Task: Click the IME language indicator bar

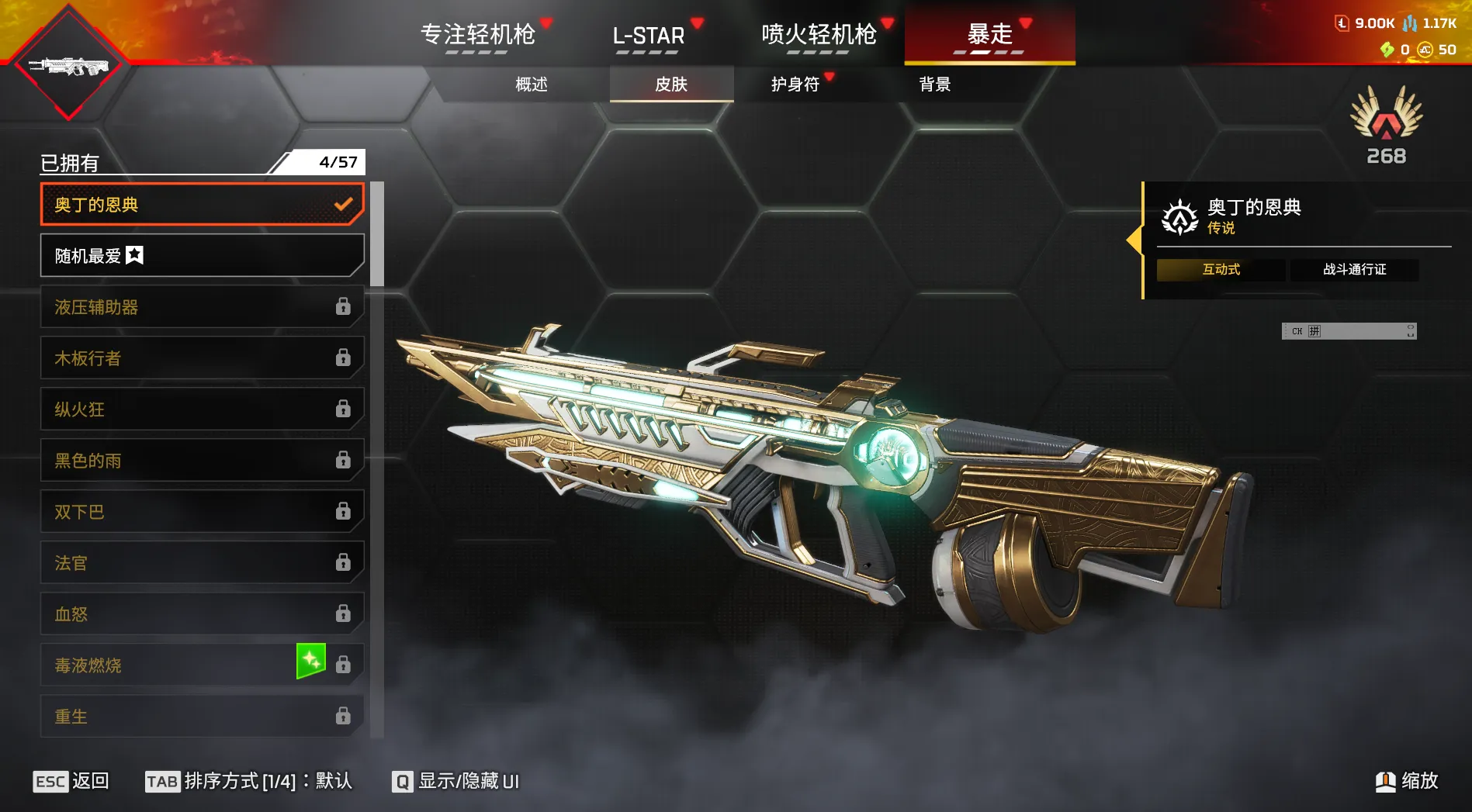Action: (1349, 331)
